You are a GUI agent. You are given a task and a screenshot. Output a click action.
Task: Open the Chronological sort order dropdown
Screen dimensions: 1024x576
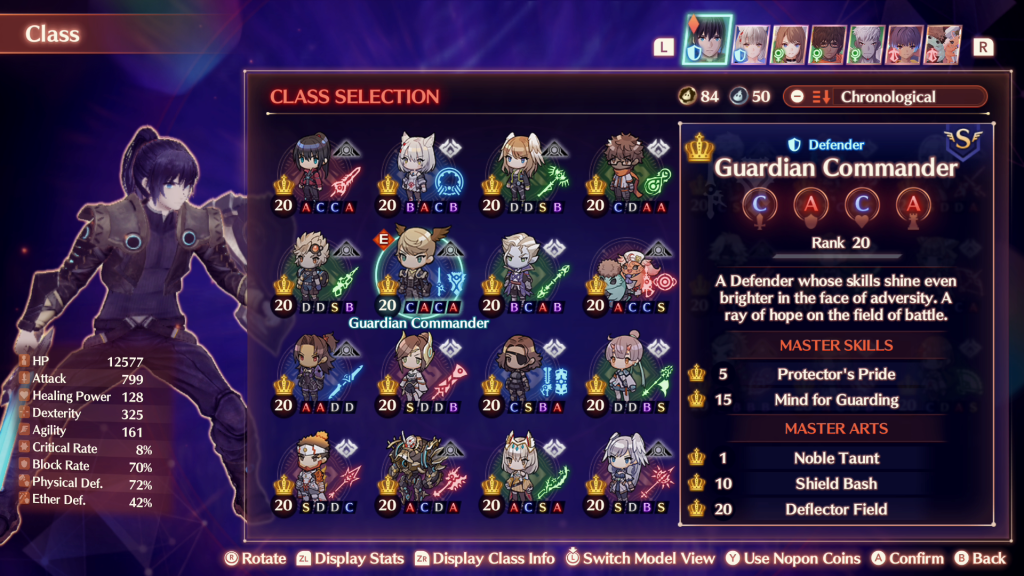coord(885,97)
